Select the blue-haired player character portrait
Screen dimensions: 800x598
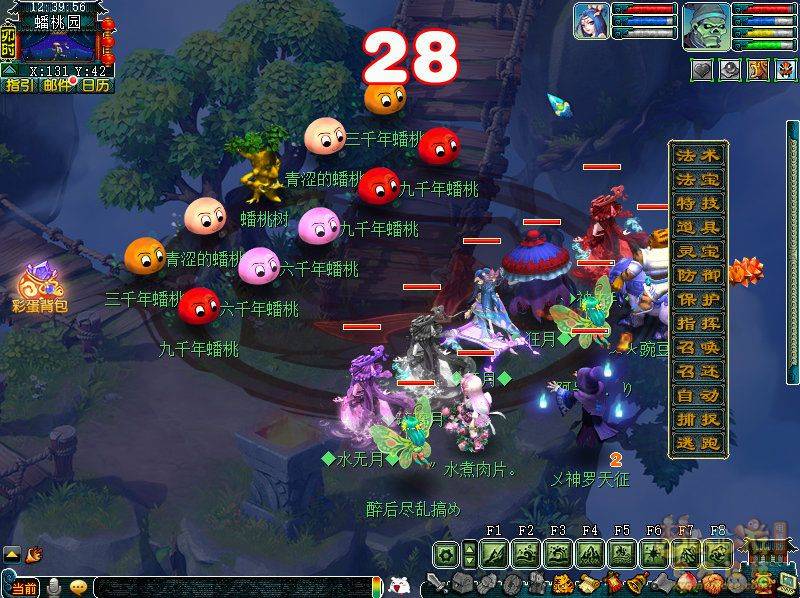pyautogui.click(x=591, y=20)
